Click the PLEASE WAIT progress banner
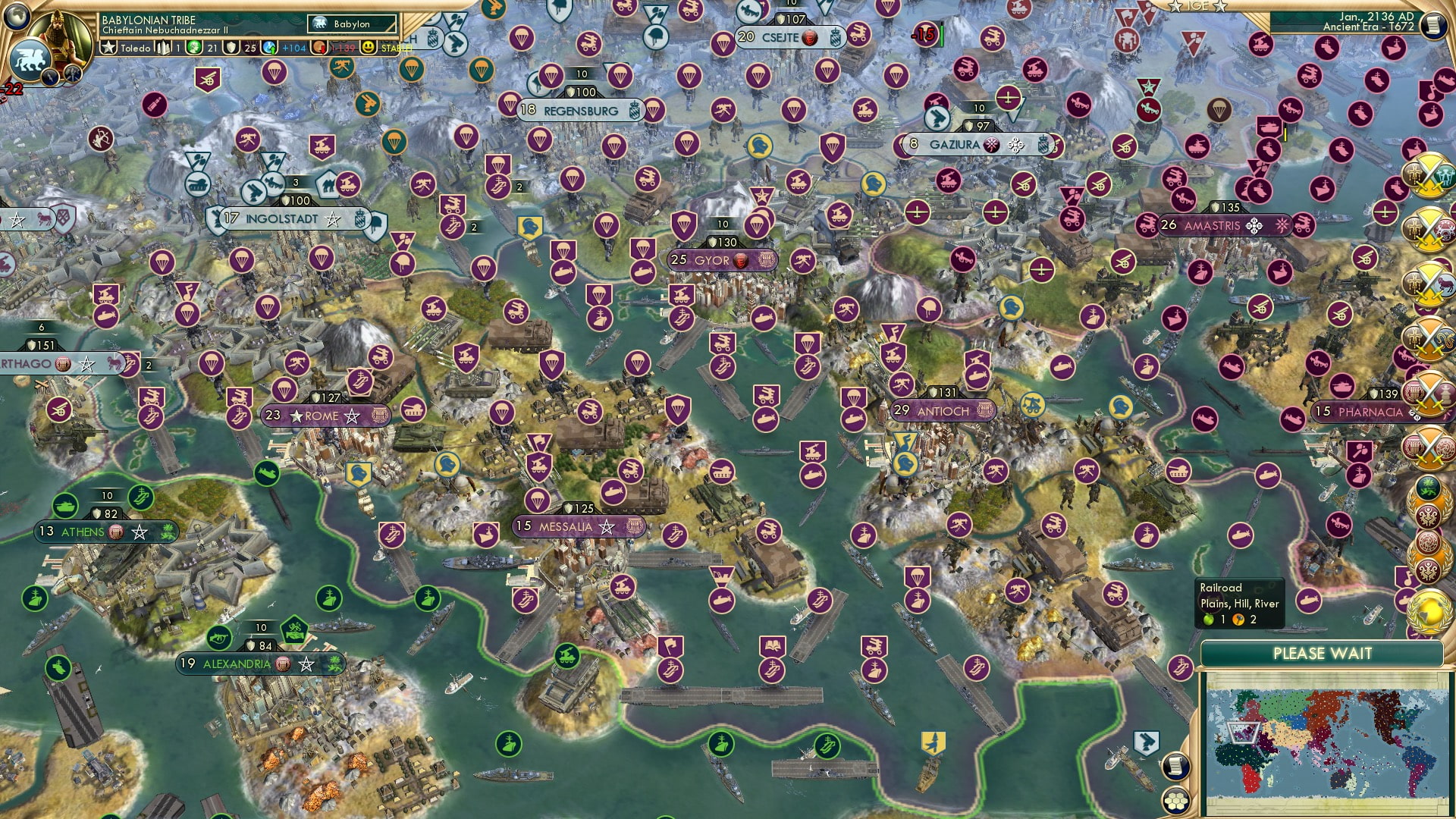1456x819 pixels. point(1323,652)
